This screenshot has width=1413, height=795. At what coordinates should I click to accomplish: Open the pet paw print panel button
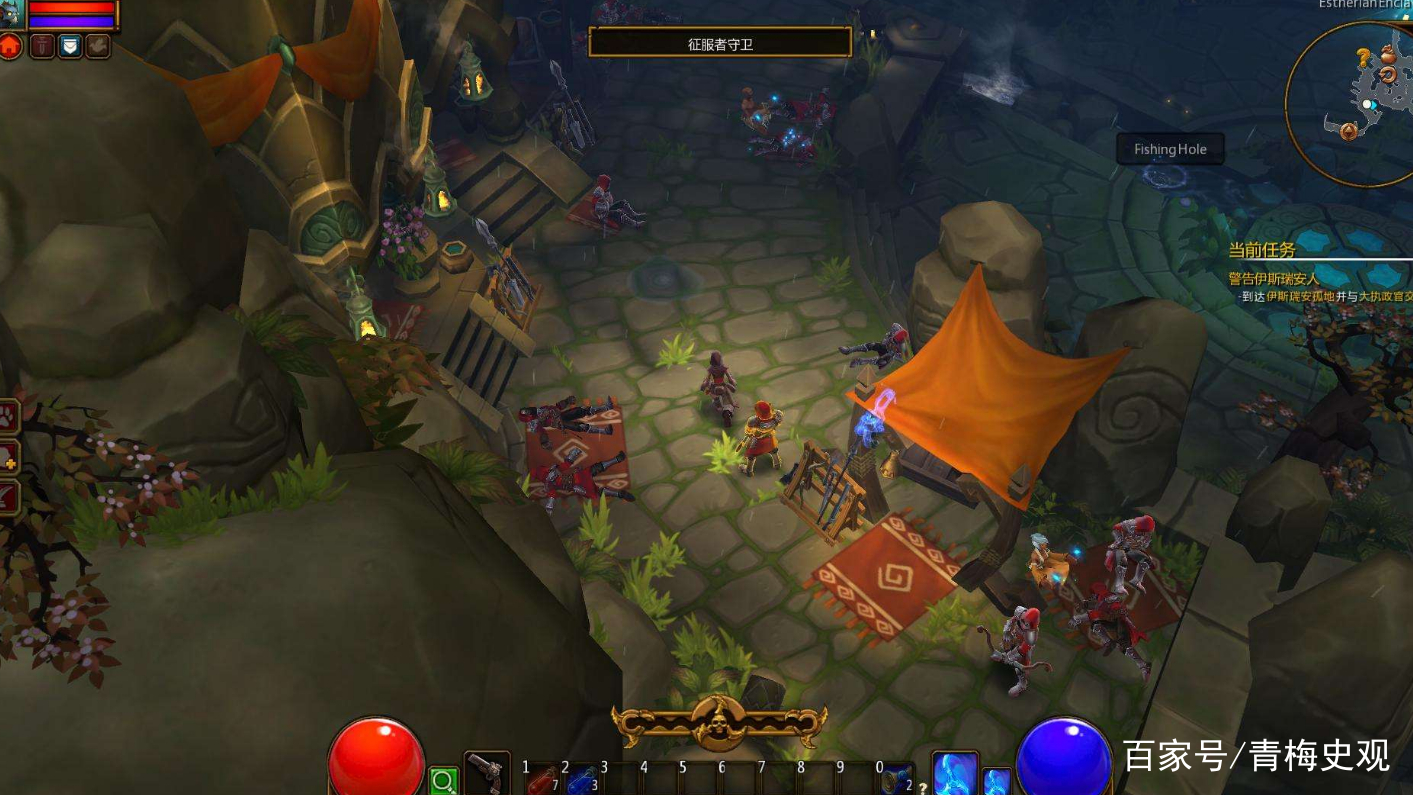[x=8, y=416]
